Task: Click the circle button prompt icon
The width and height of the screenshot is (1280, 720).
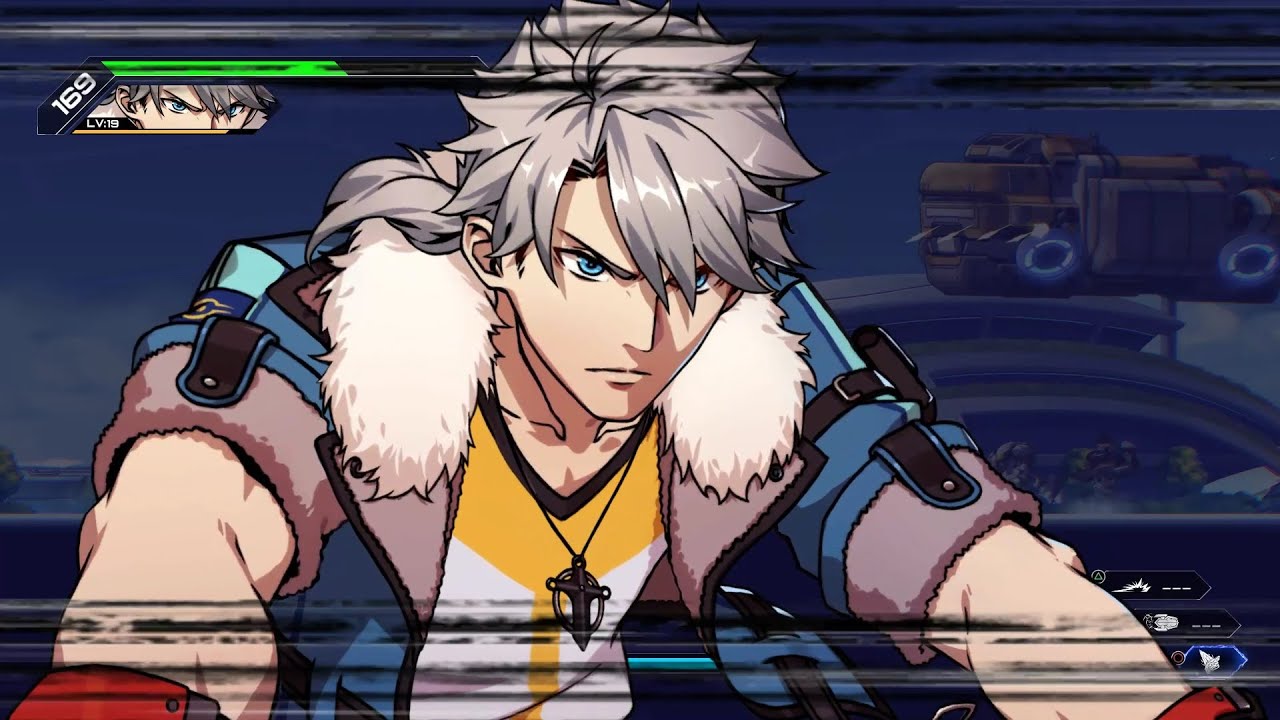Action: (x=1178, y=657)
